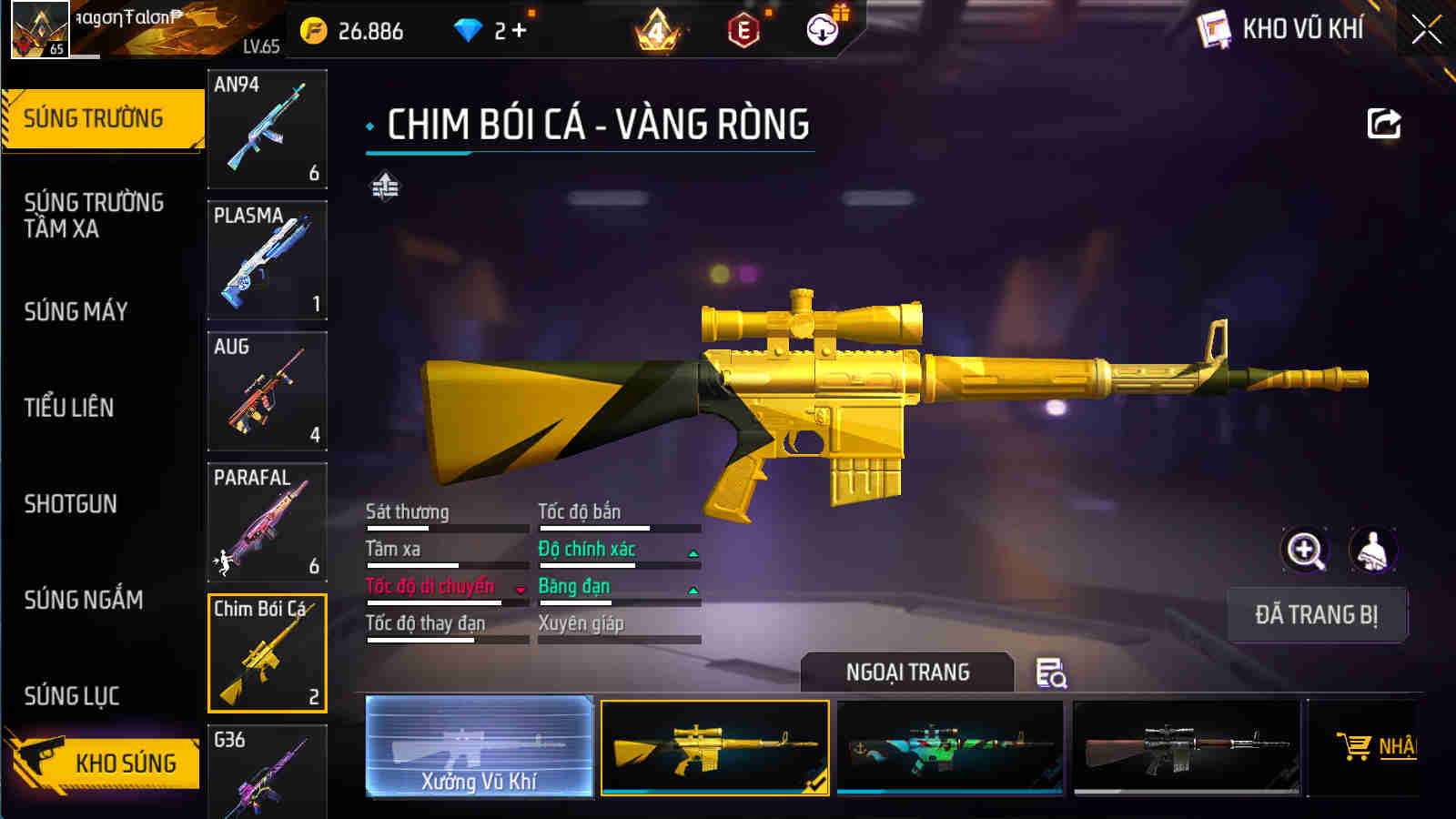Select the PLASMA weapon thumbnail

pos(267,261)
